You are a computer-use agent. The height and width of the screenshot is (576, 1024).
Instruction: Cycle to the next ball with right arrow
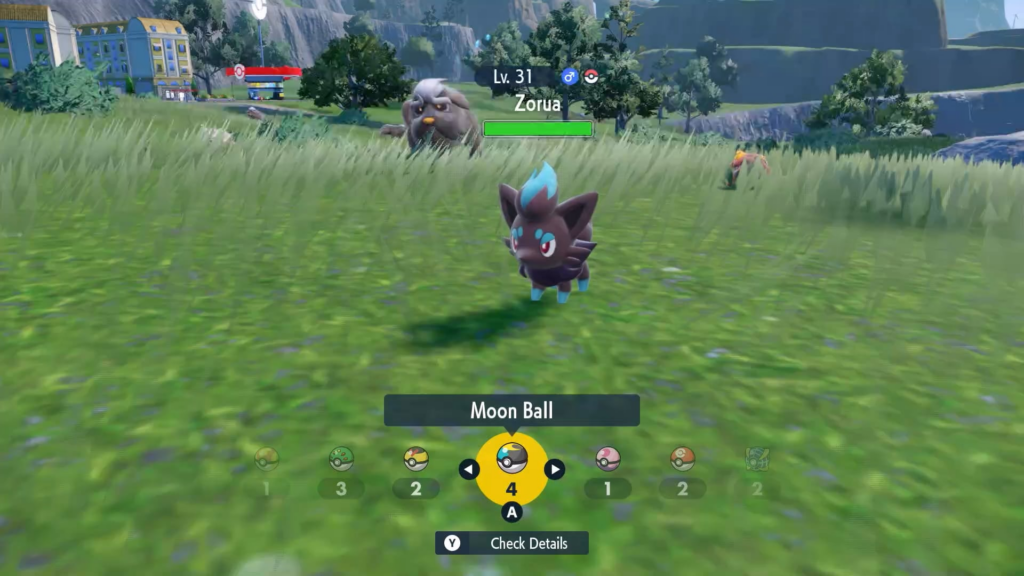point(555,469)
